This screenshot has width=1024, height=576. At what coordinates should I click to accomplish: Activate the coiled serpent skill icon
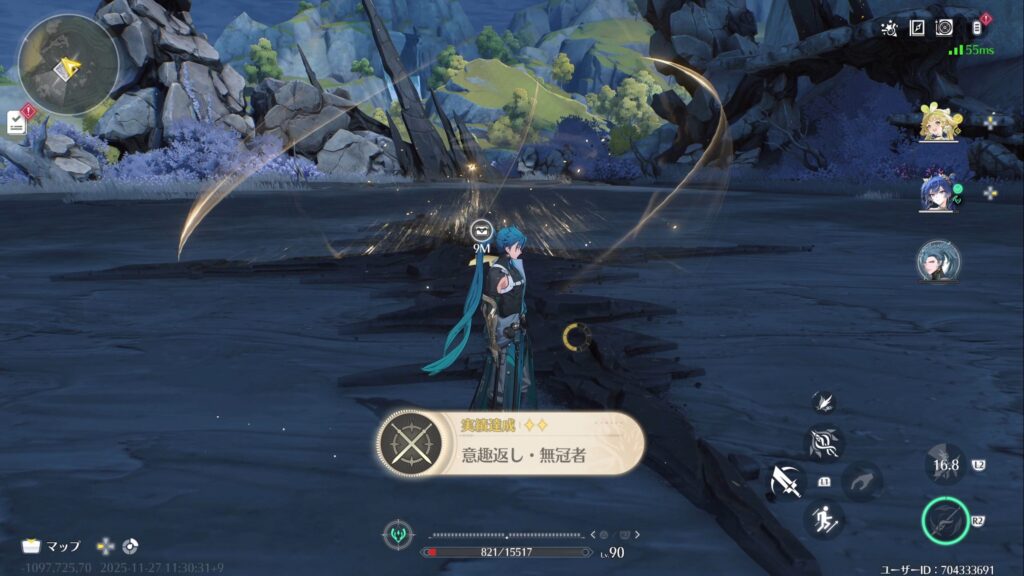point(824,443)
